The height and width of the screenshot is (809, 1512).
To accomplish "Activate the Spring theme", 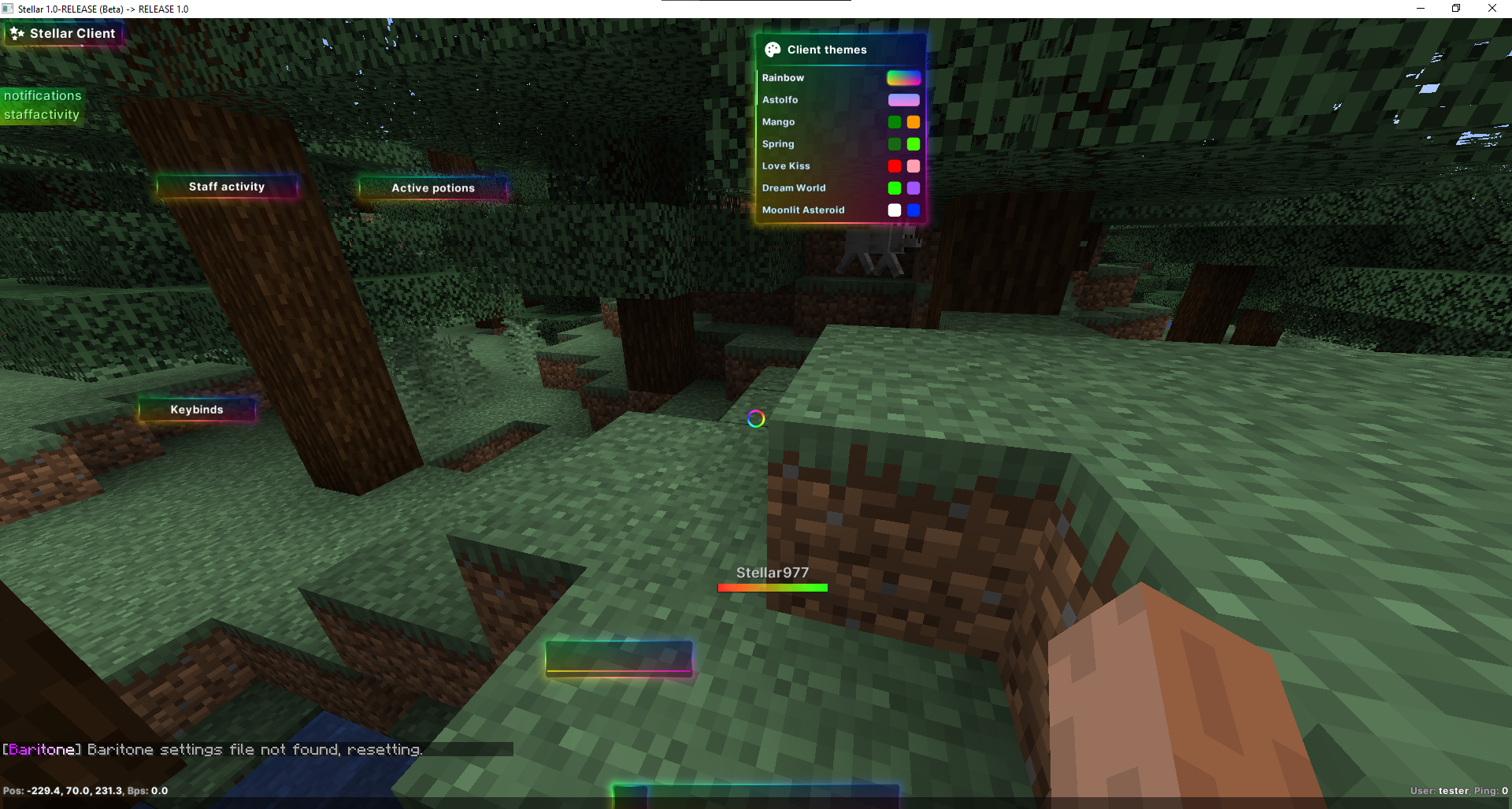I will tap(777, 144).
